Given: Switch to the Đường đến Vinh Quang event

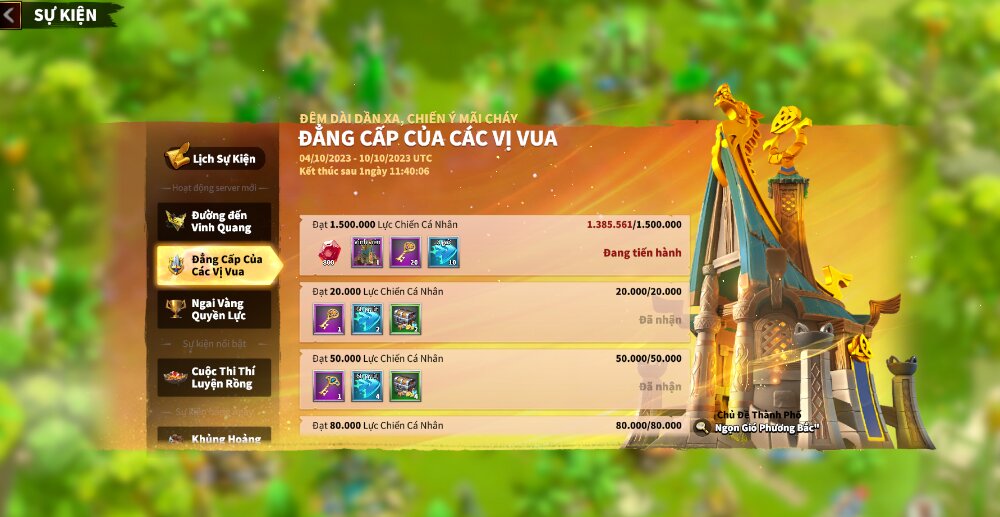Looking at the screenshot, I should coord(214,221).
